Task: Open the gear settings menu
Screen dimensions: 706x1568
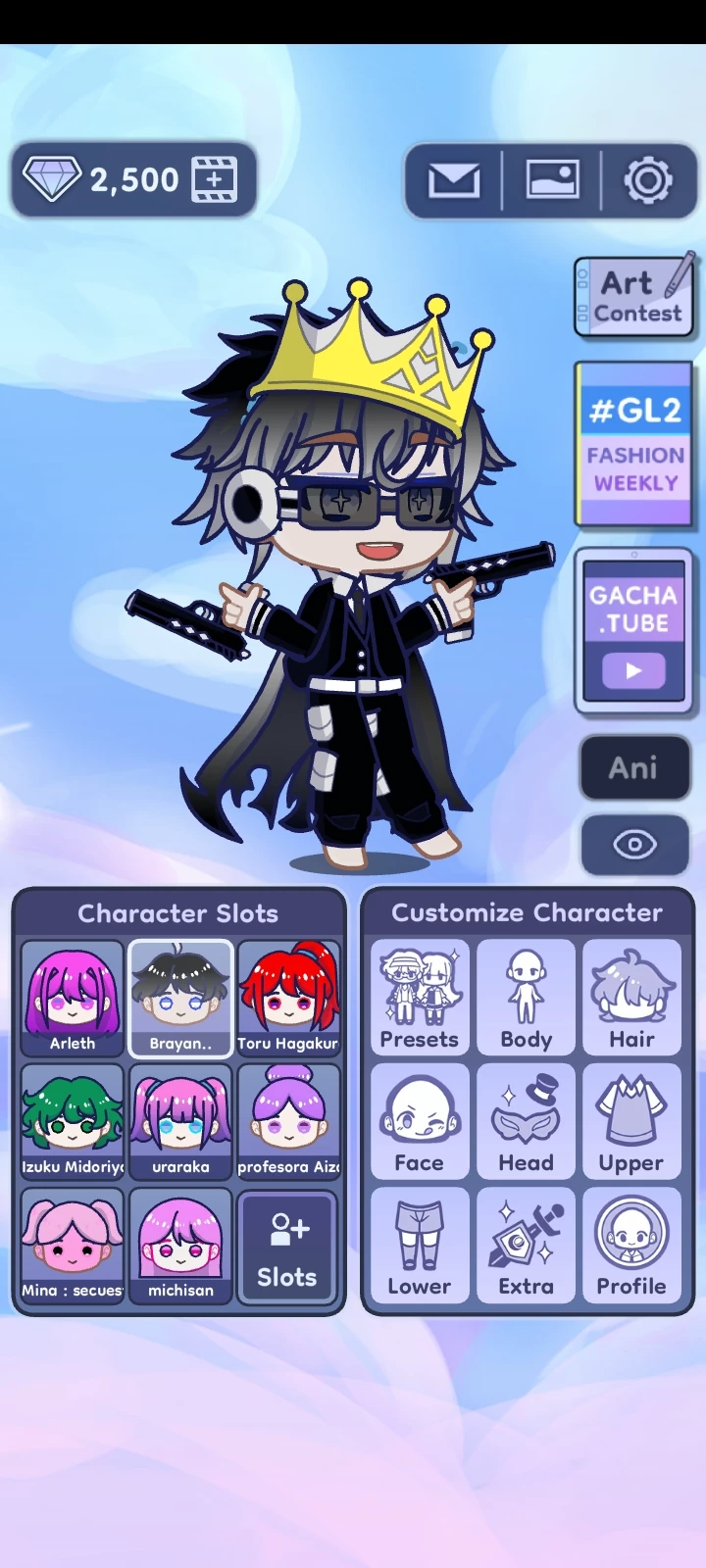Action: pos(648,180)
